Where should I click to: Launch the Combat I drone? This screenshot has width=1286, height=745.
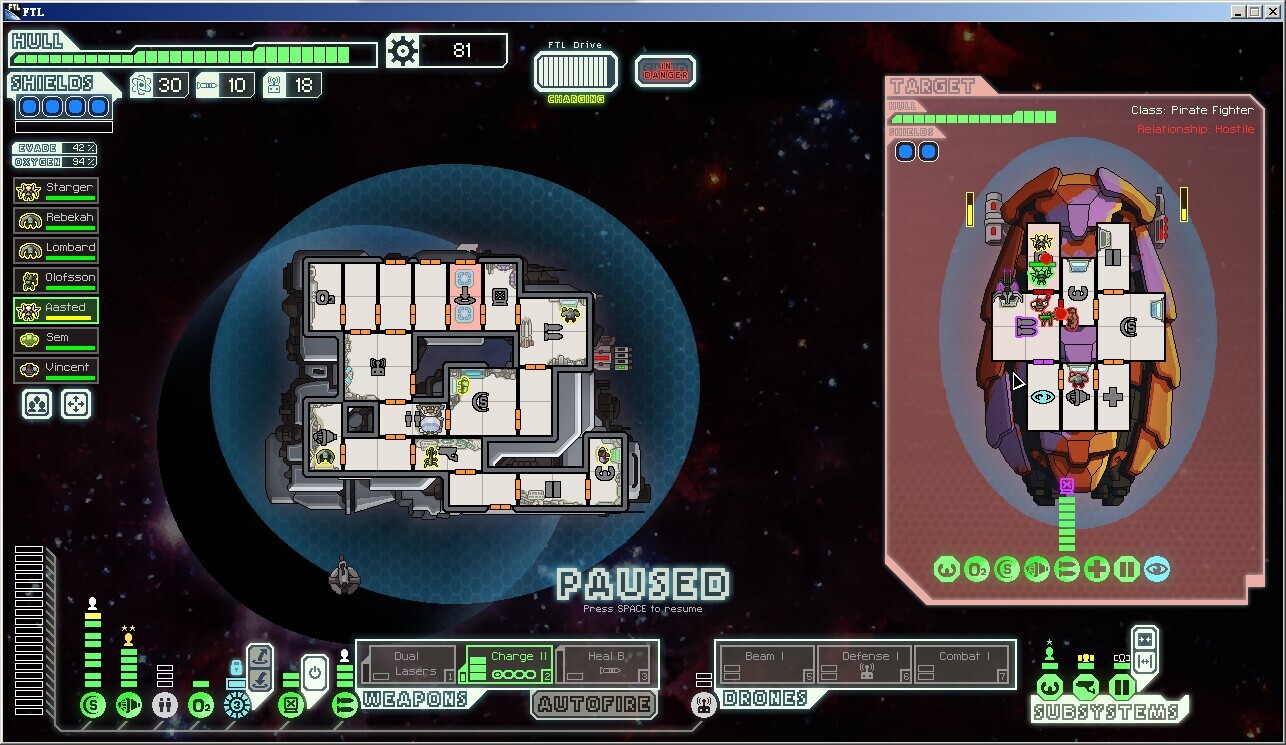click(x=959, y=664)
